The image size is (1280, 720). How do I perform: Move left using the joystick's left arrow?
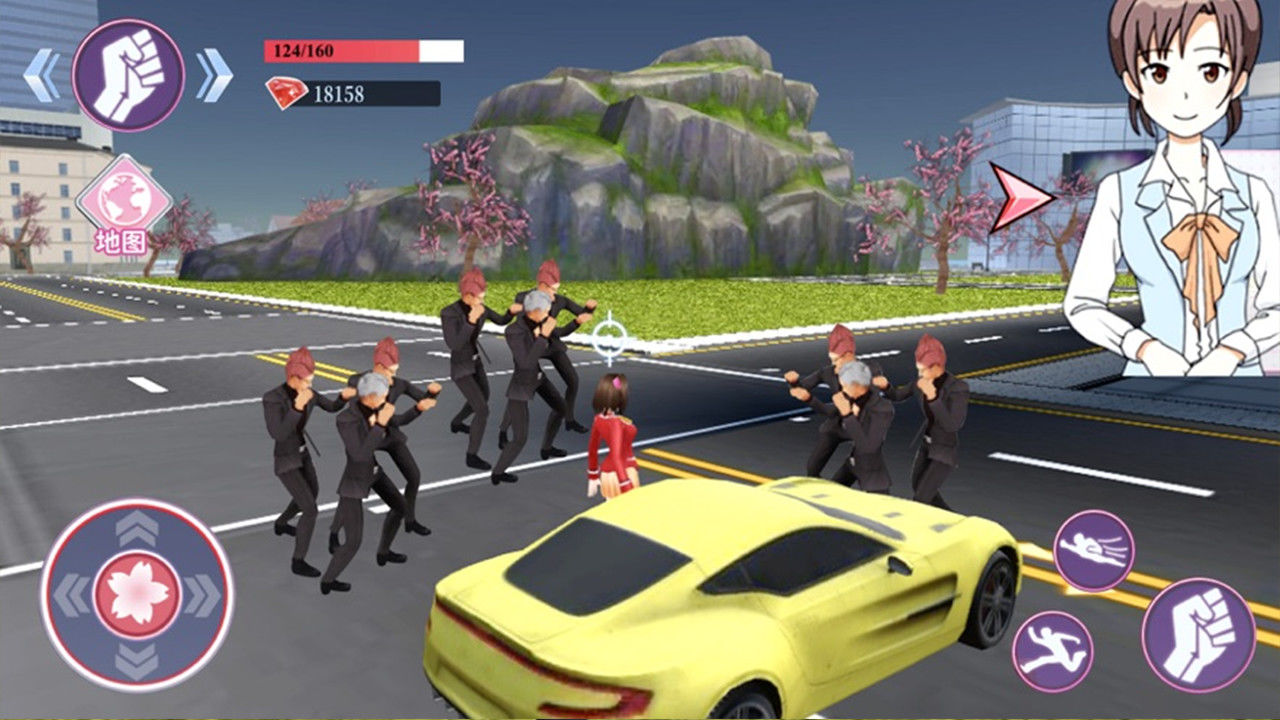[x=70, y=595]
